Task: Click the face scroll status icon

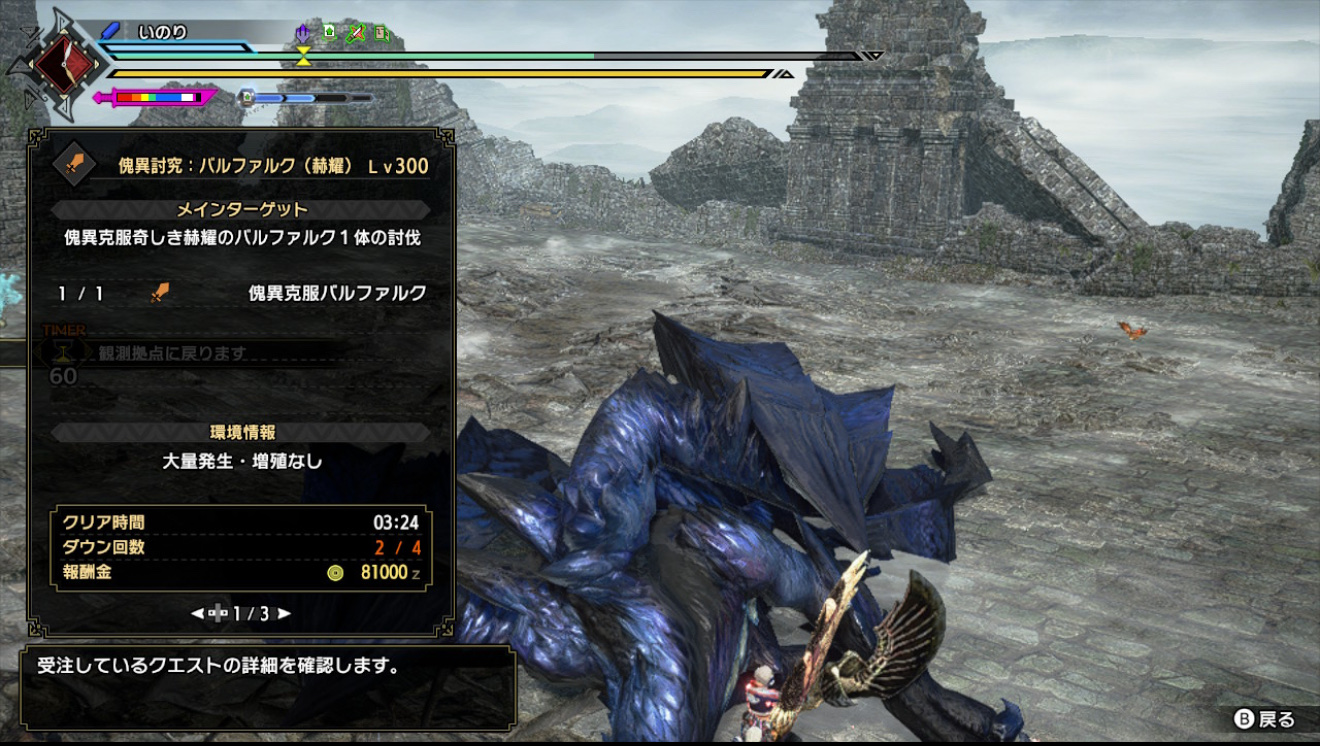Action: pos(381,34)
